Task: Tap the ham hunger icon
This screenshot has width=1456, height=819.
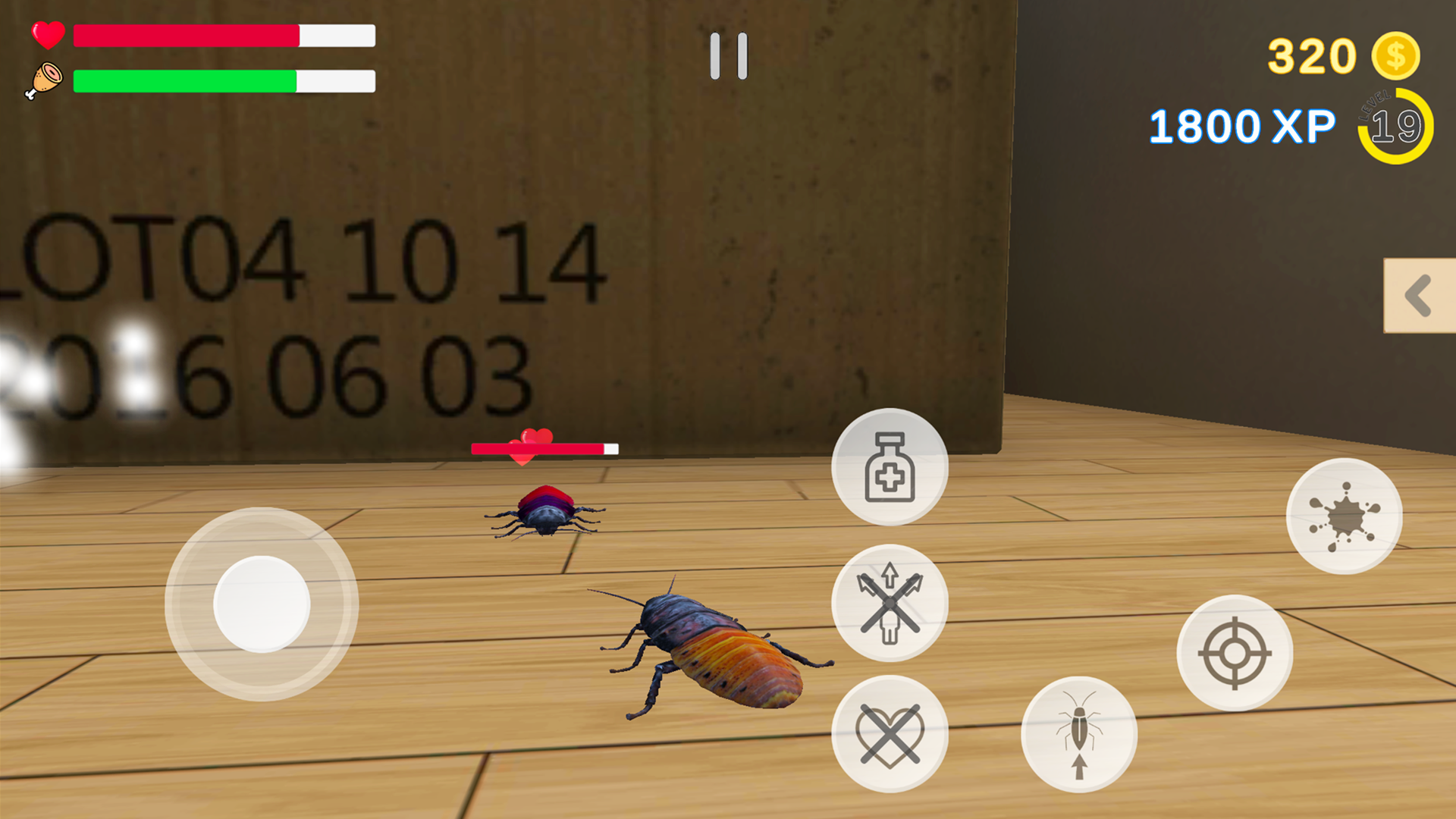Action: [44, 78]
